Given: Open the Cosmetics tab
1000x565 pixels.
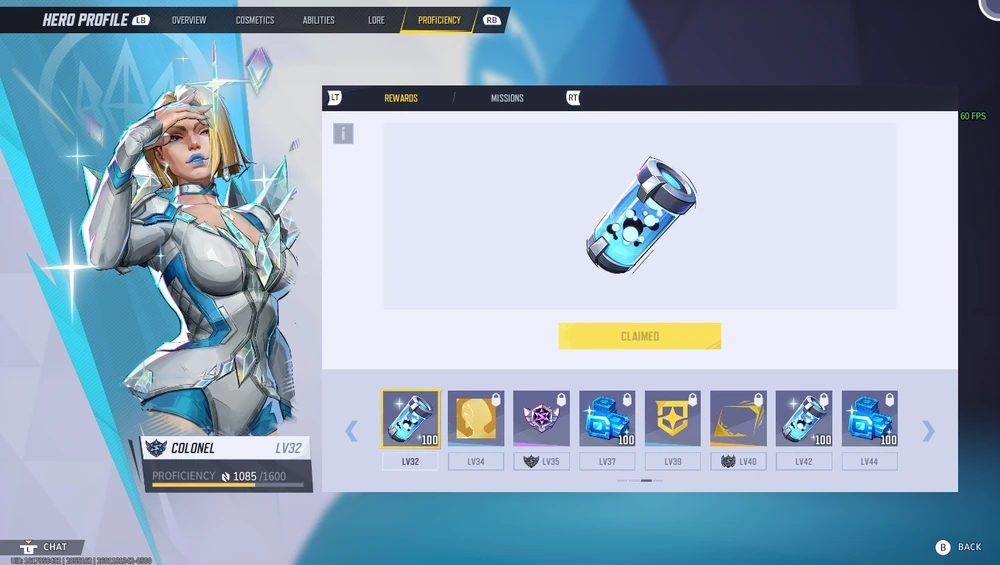Looking at the screenshot, I should (x=255, y=20).
